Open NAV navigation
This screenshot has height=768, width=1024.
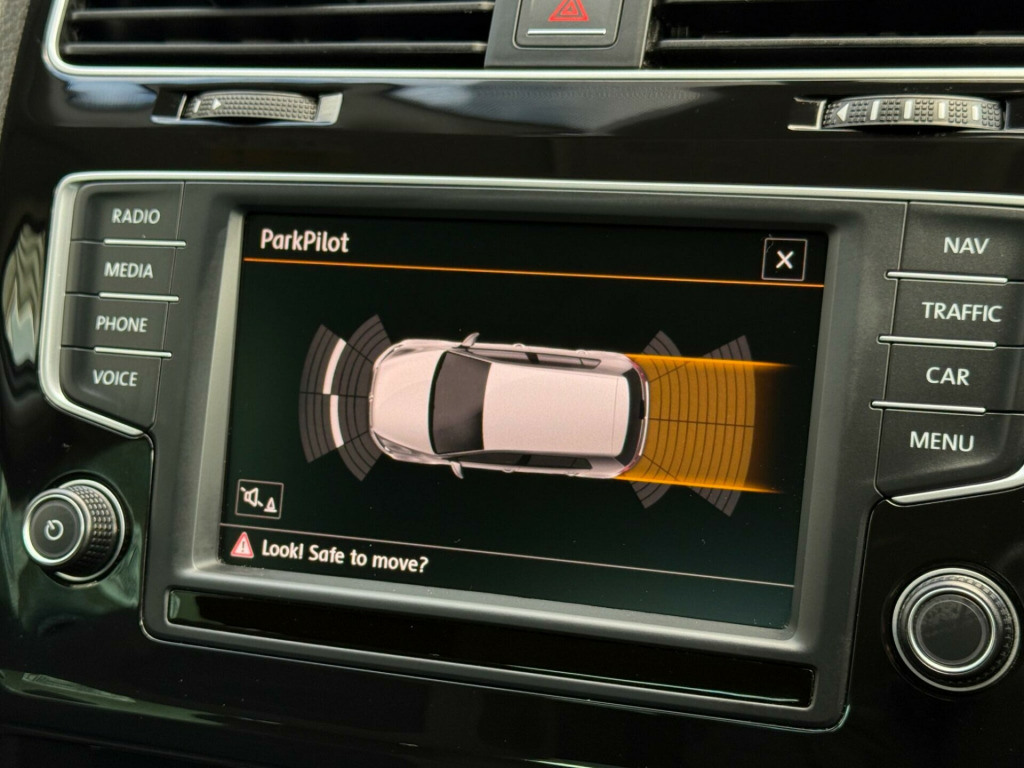964,245
